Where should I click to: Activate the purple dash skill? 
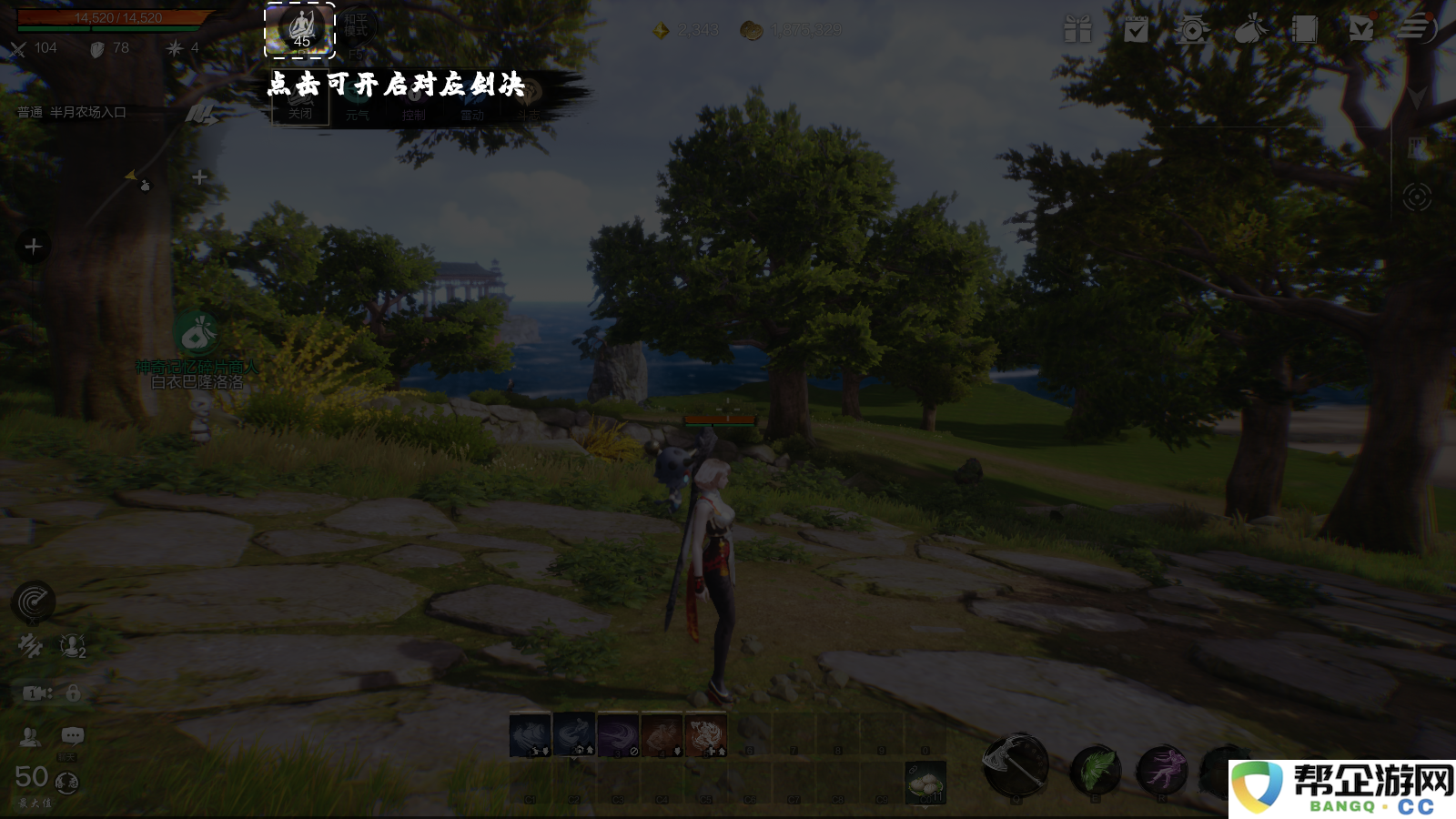[x=1162, y=770]
